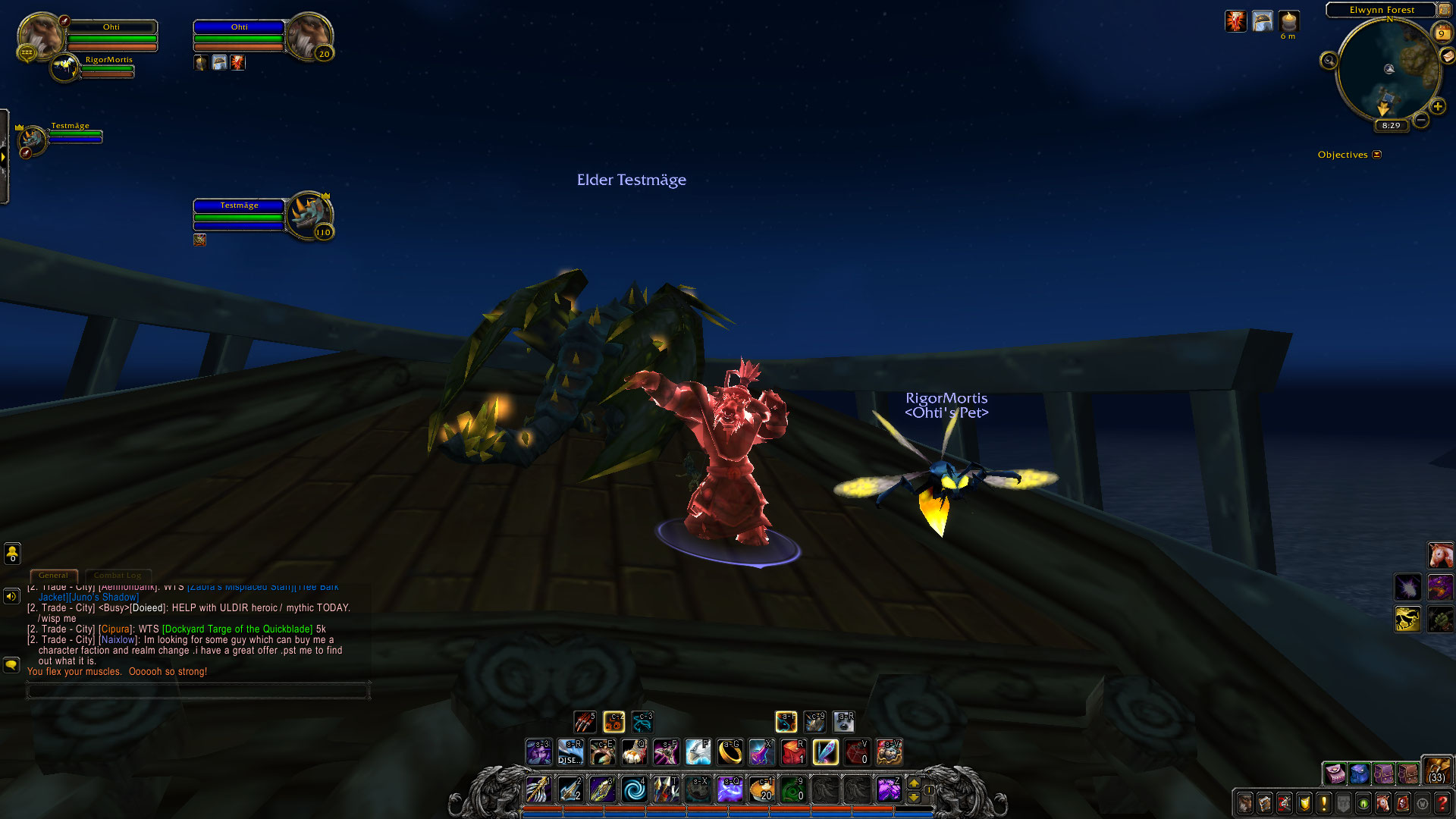The height and width of the screenshot is (819, 1456).
Task: Activate the golden horse mount icon
Action: 1407,619
